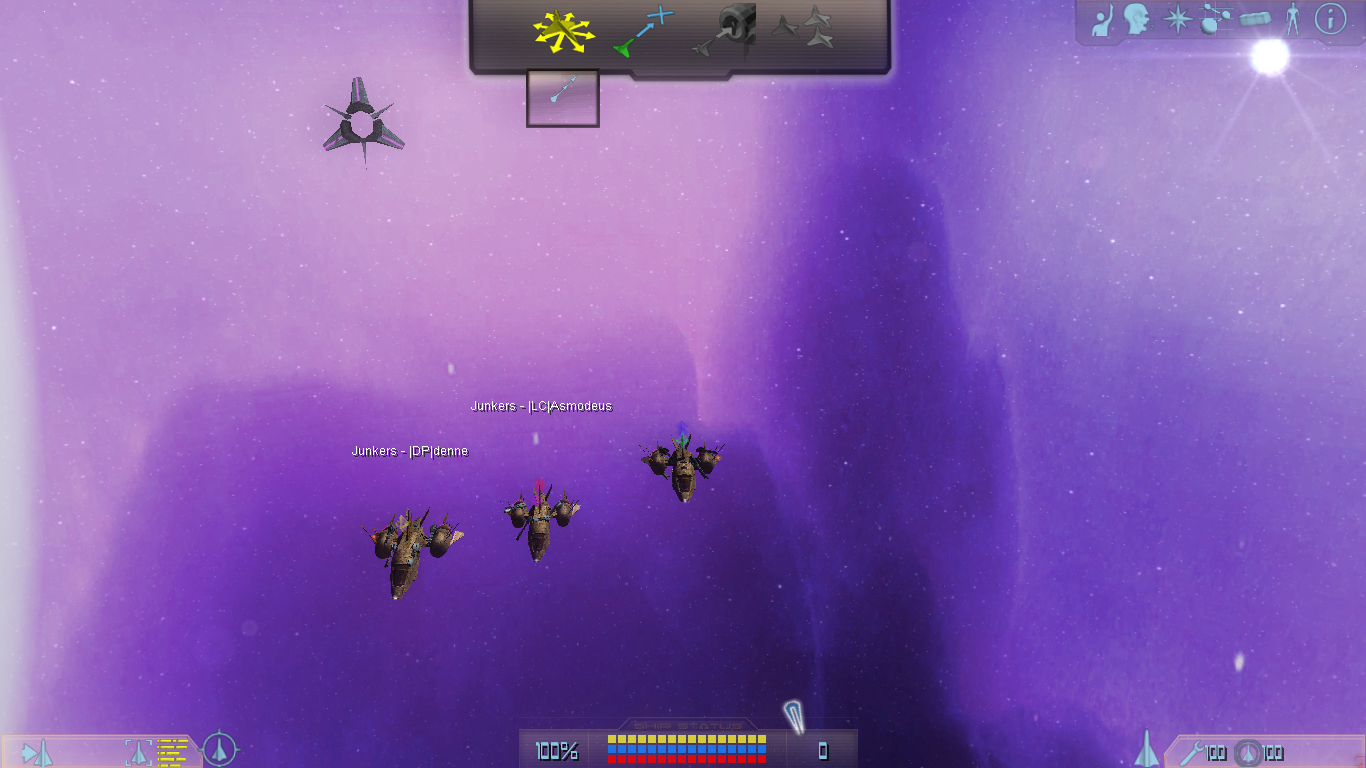Open the circled information icon
Image resolution: width=1366 pixels, height=768 pixels.
pos(1330,19)
